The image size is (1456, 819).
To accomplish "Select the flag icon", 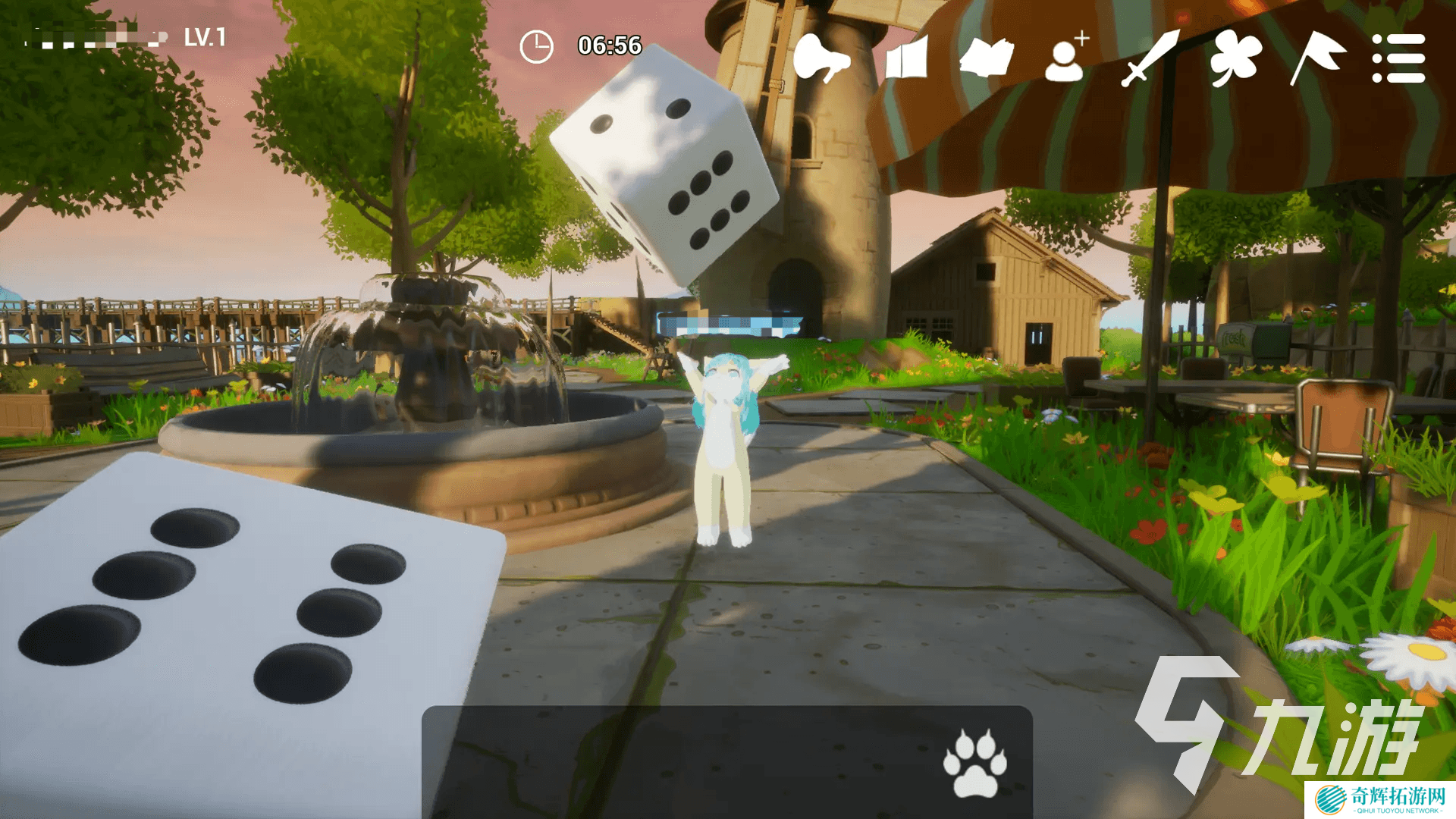I will [1317, 58].
